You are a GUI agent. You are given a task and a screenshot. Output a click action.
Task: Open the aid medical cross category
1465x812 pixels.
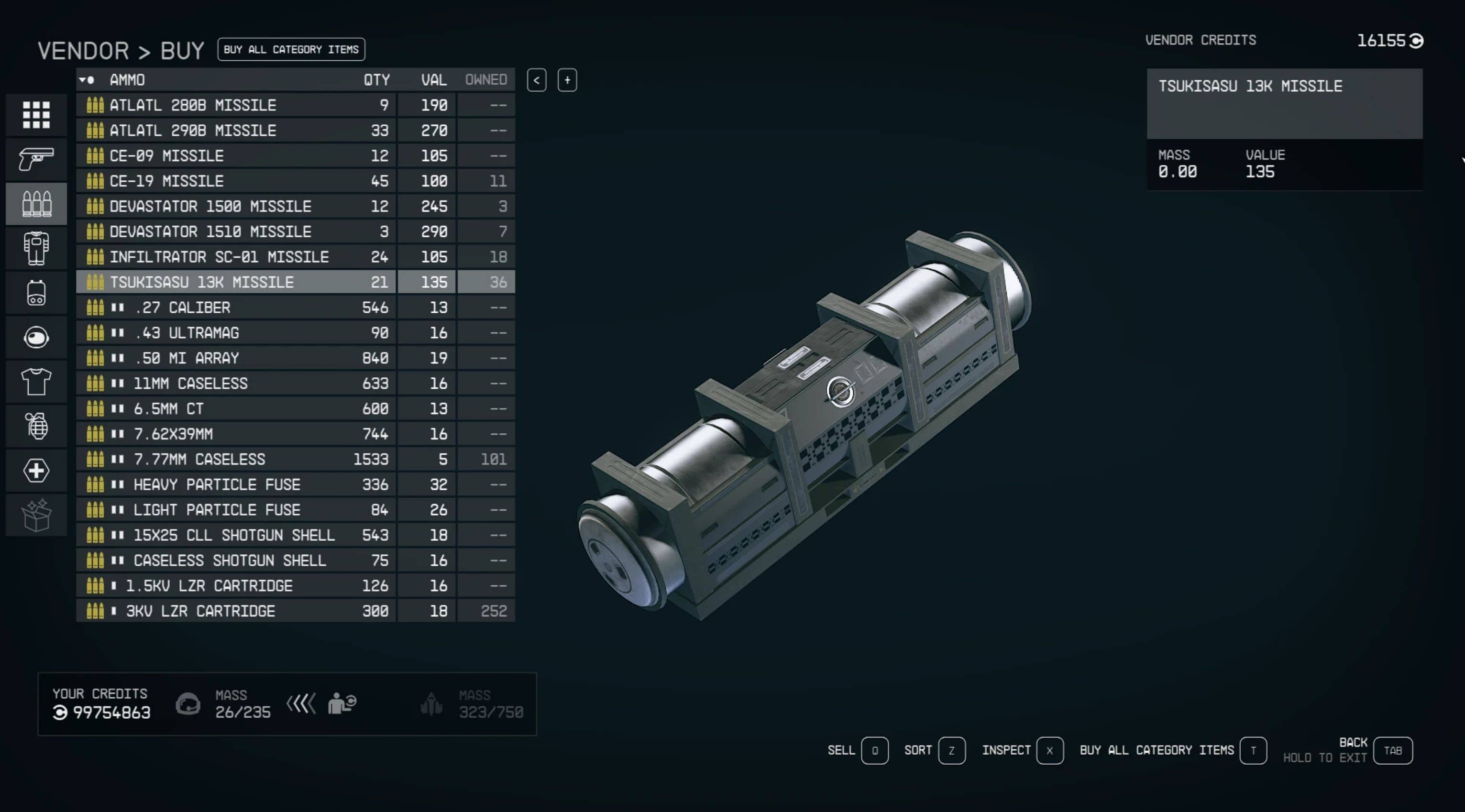point(36,470)
